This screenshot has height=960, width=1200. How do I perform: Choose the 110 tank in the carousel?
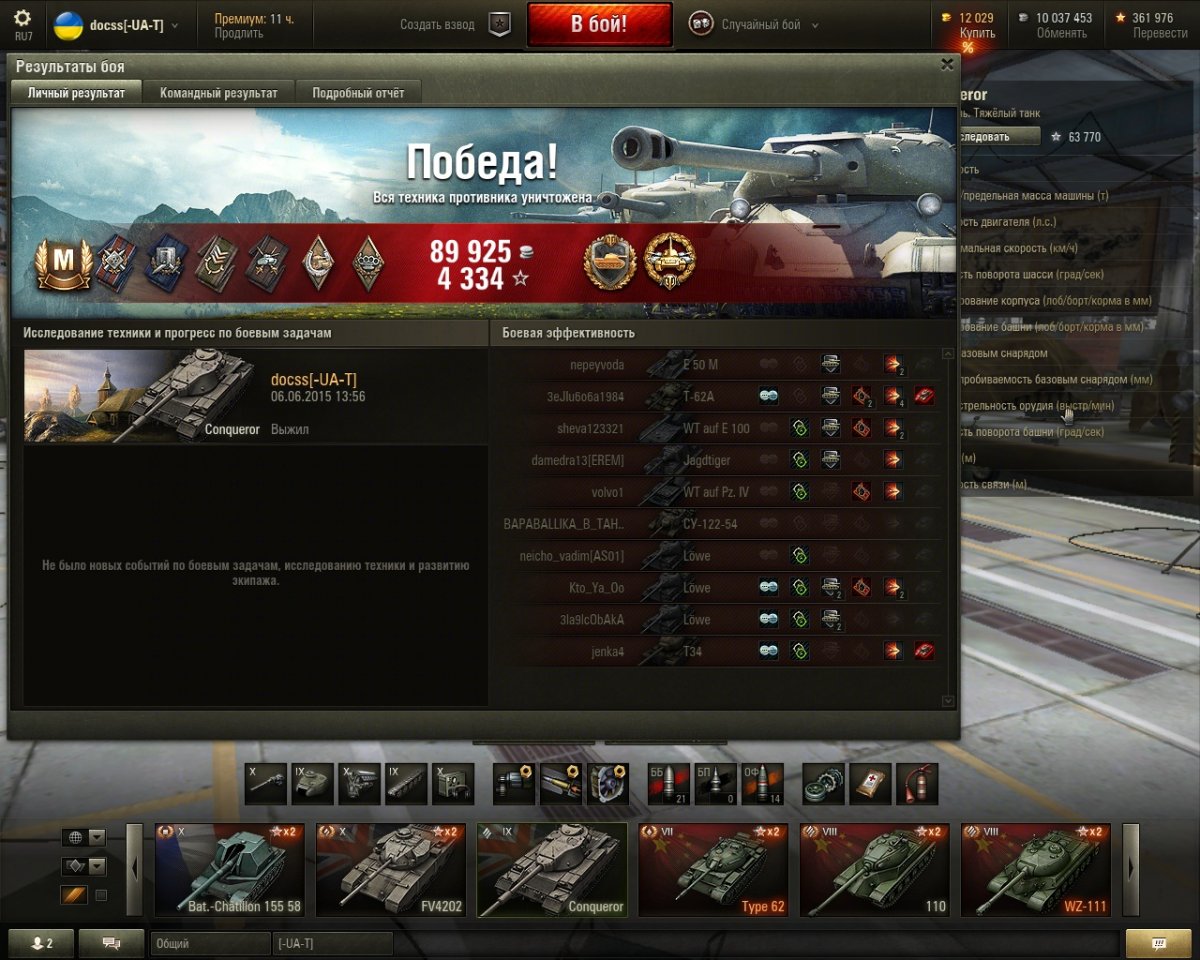[874, 870]
